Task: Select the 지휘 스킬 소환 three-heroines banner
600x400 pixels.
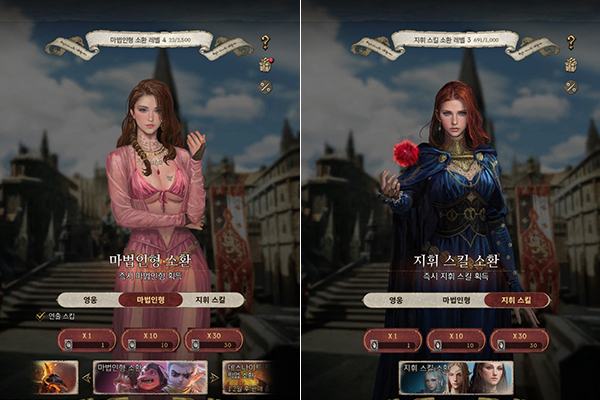Action: tap(455, 378)
